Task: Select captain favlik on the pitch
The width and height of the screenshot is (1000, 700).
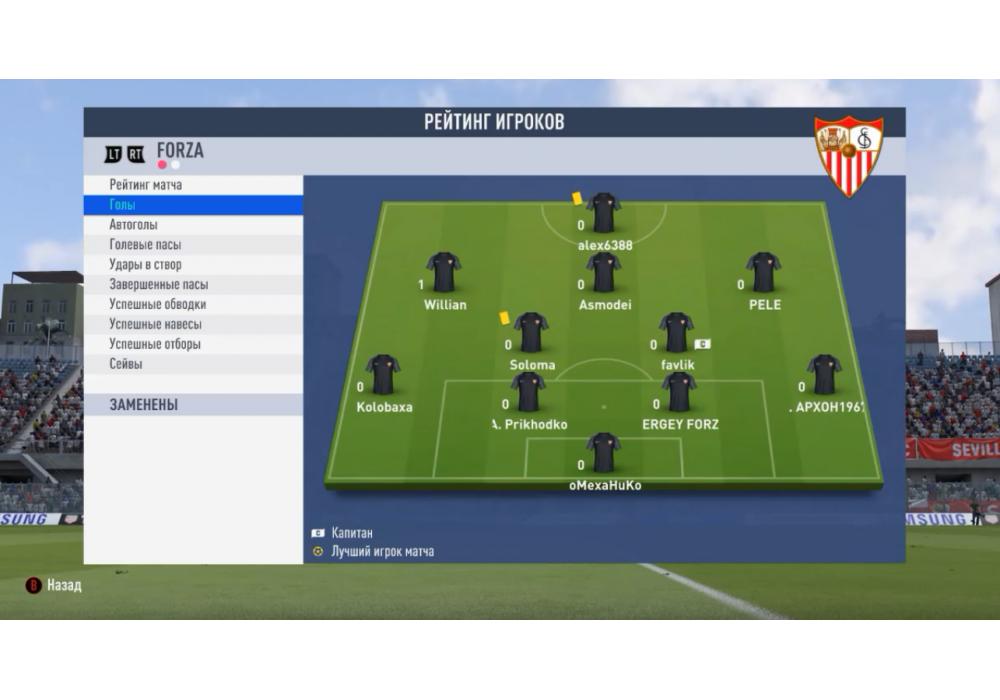Action: (x=677, y=333)
